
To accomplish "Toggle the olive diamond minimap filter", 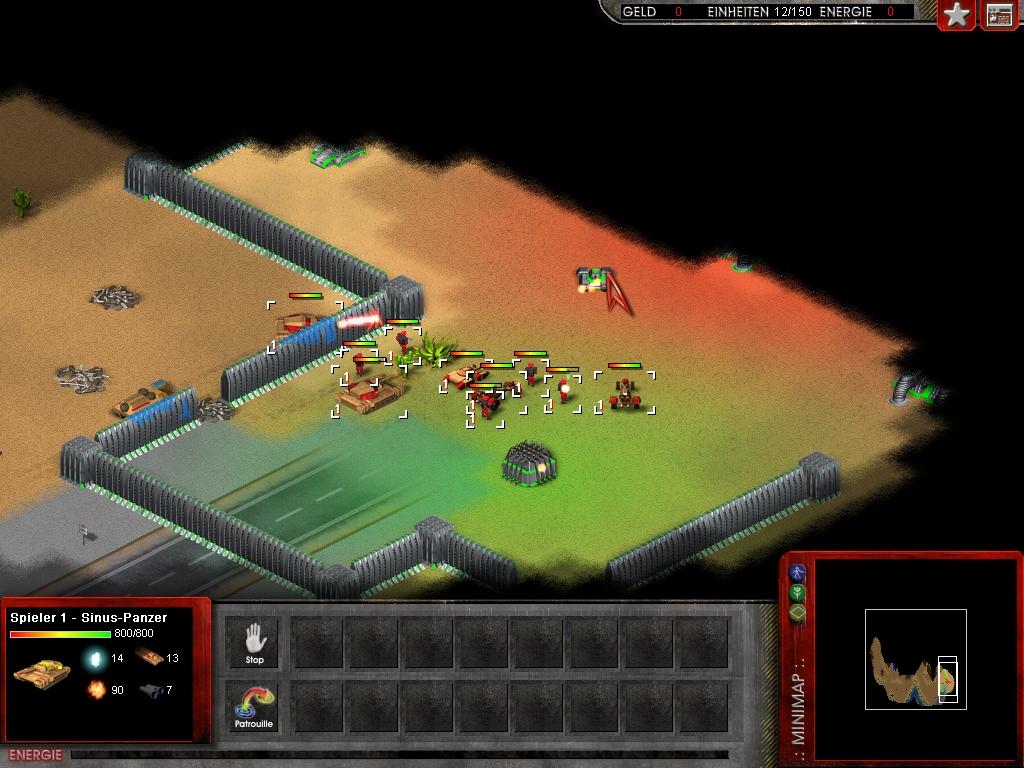I will (797, 612).
